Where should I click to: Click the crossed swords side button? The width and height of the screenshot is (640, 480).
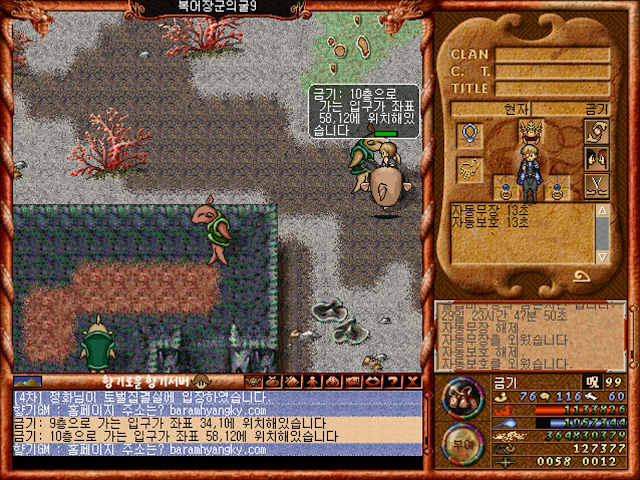click(x=596, y=184)
